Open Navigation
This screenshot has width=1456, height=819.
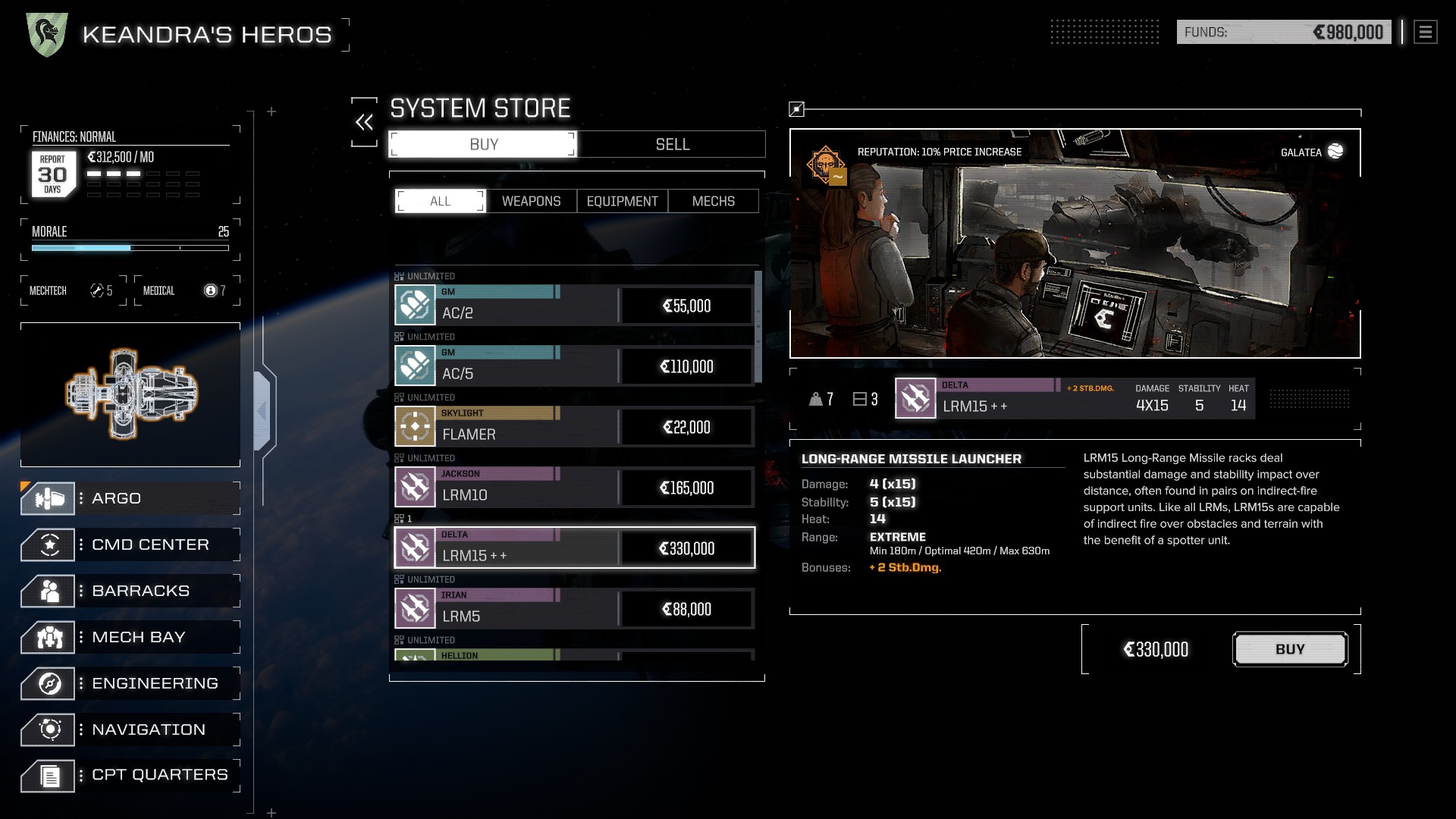(x=130, y=730)
